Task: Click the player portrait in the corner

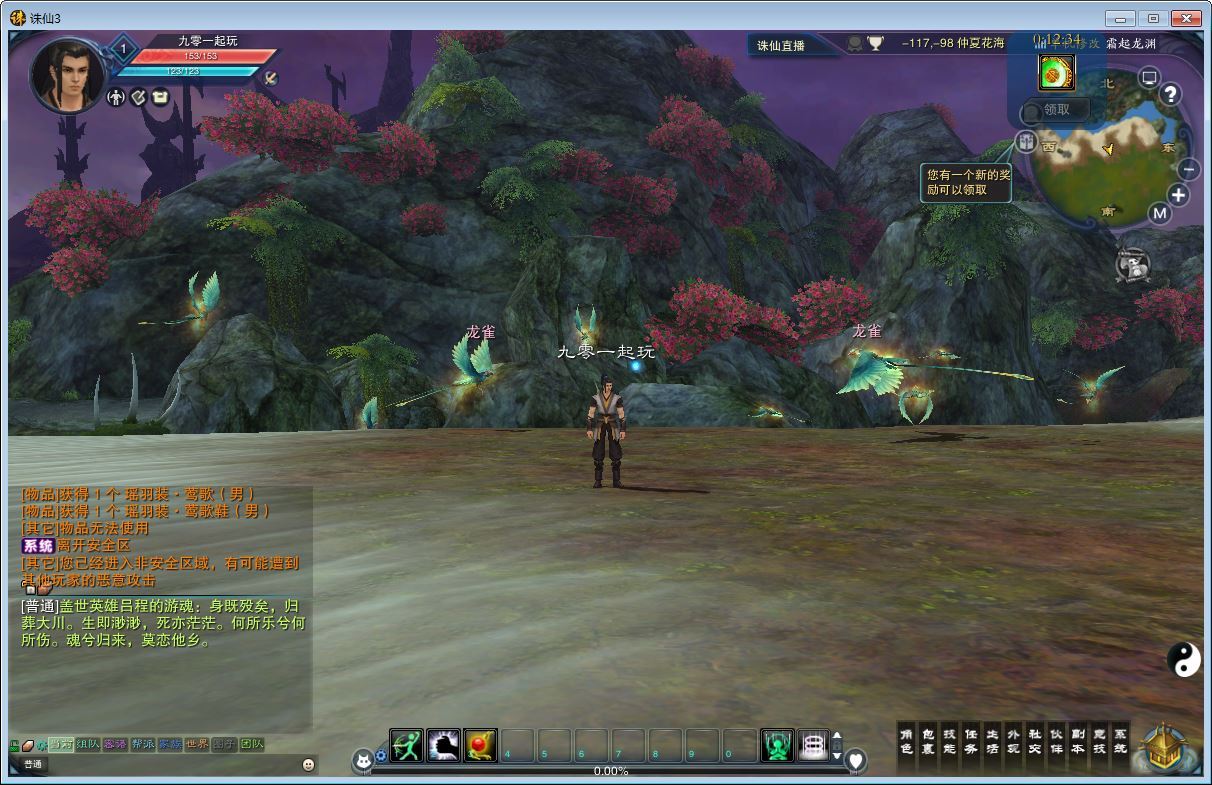Action: pos(66,75)
